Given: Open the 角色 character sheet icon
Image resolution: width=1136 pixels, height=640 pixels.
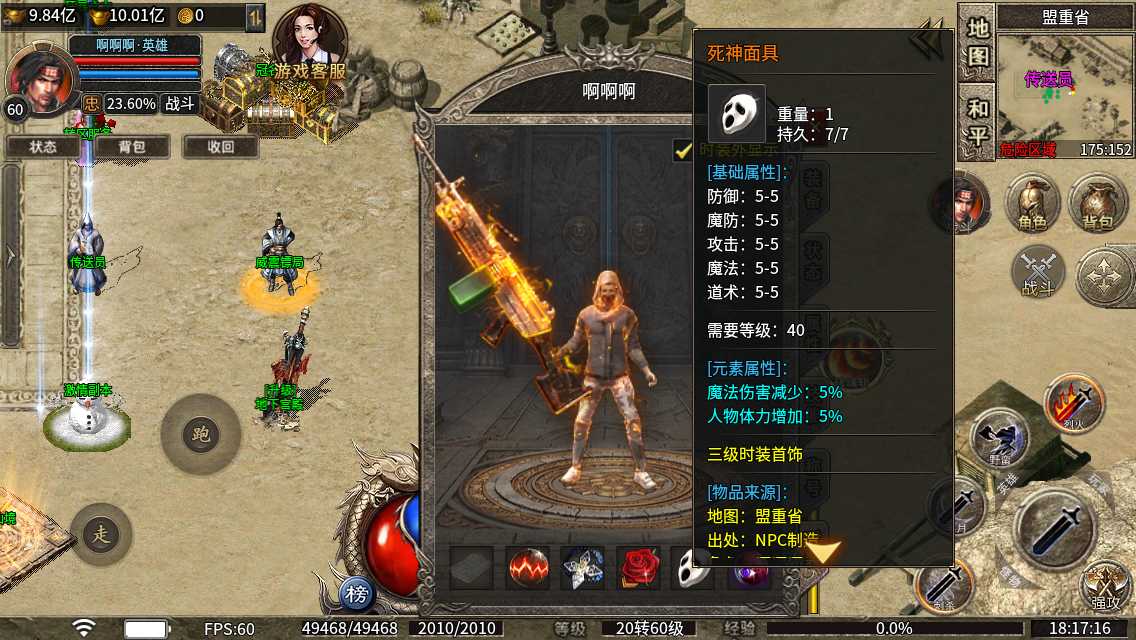Looking at the screenshot, I should point(1032,205).
